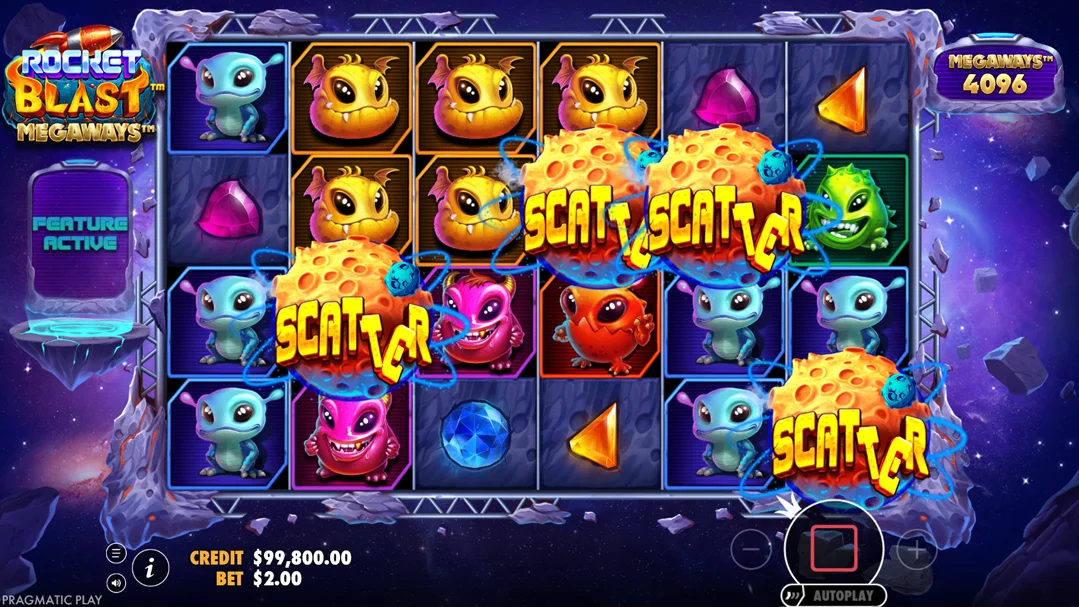The height and width of the screenshot is (607, 1079).
Task: Open the game info (i) page
Action: pyautogui.click(x=149, y=569)
